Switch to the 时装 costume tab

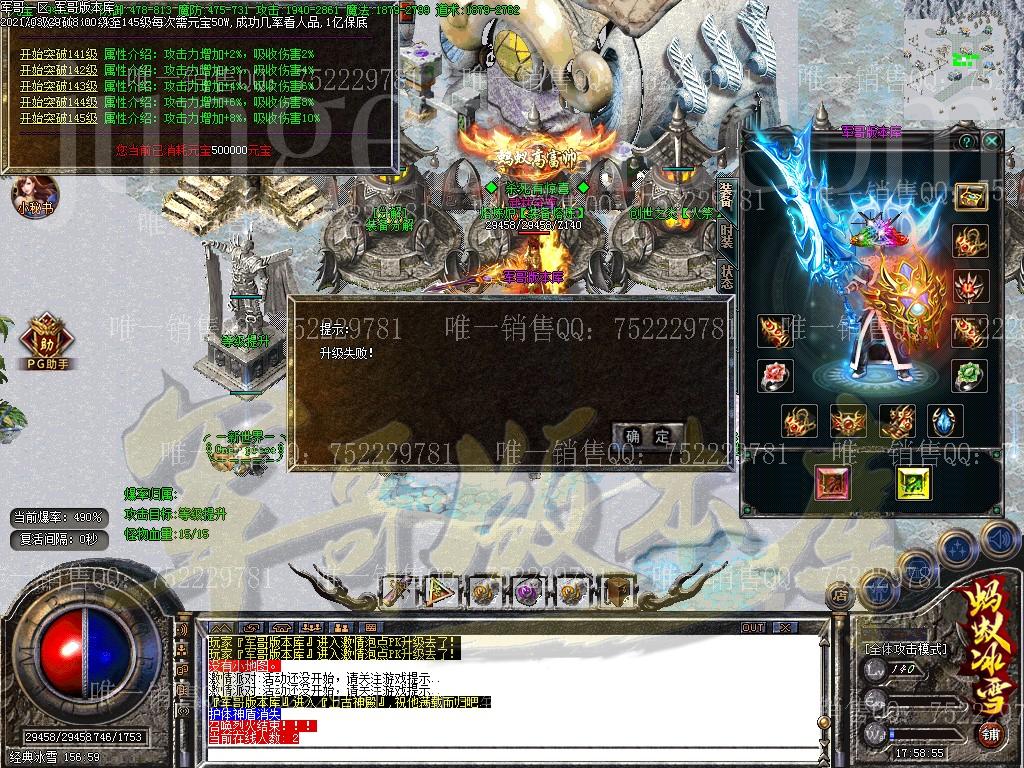(x=727, y=236)
